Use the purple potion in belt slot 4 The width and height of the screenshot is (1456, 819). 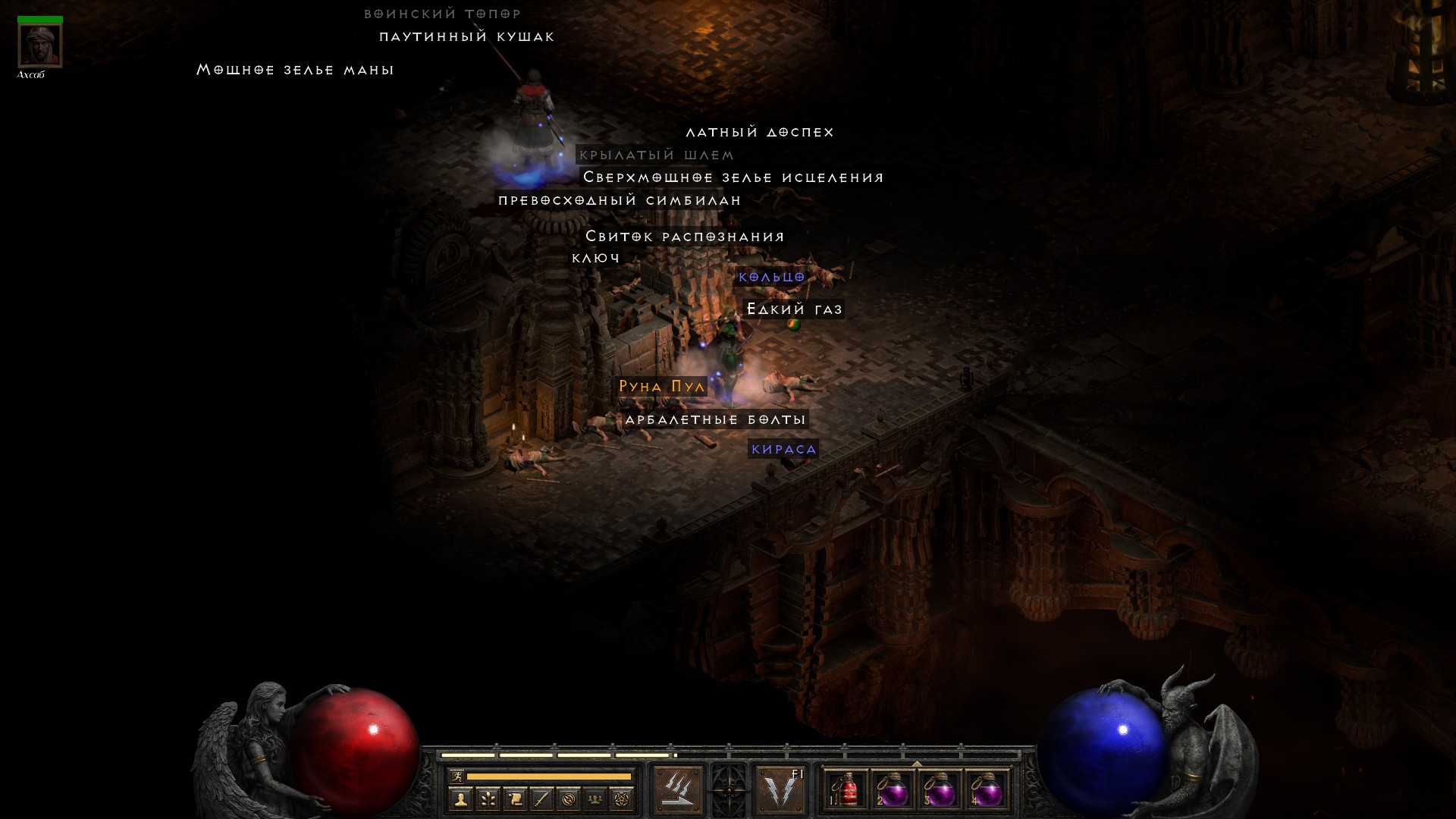pyautogui.click(x=987, y=790)
